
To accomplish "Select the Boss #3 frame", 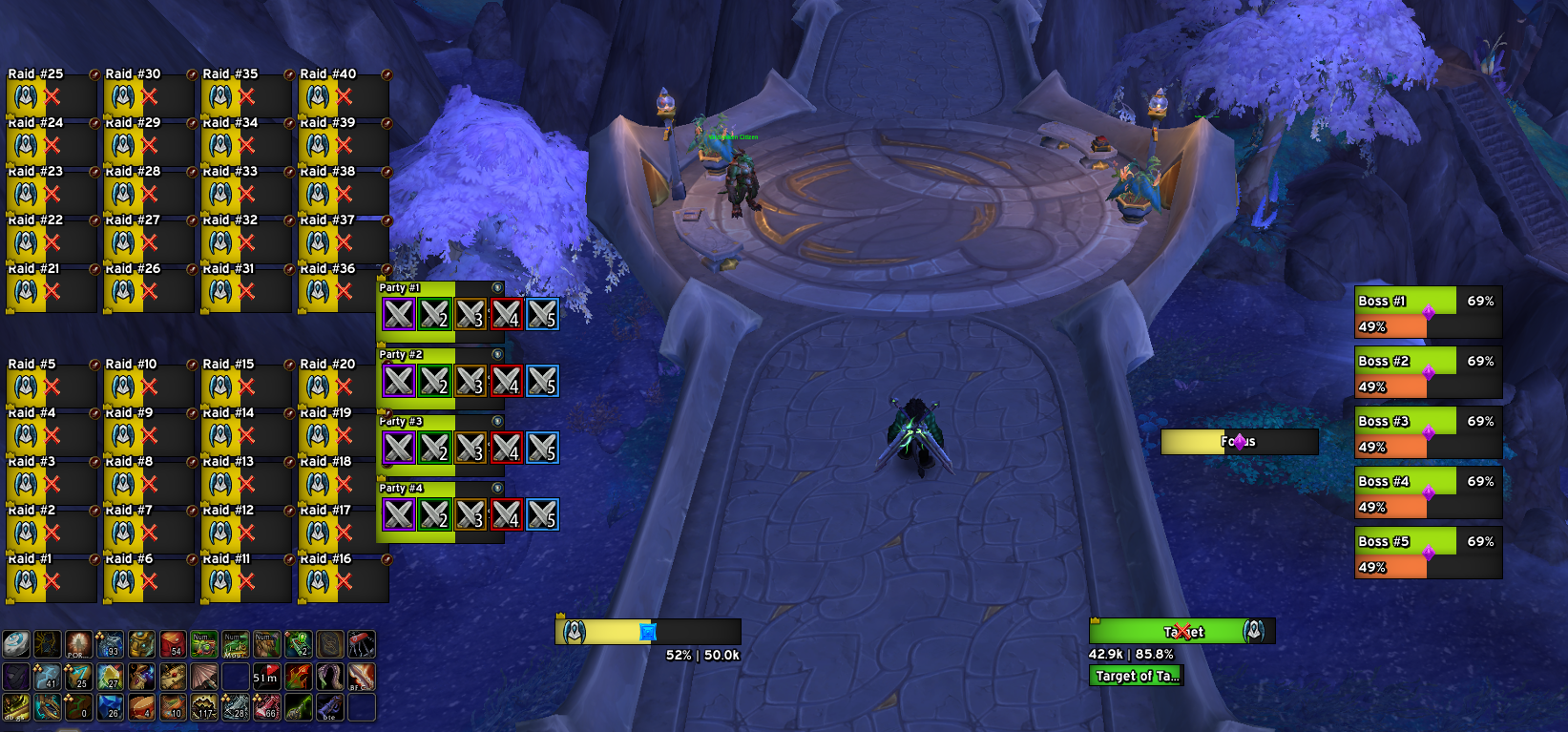I will click(1428, 432).
